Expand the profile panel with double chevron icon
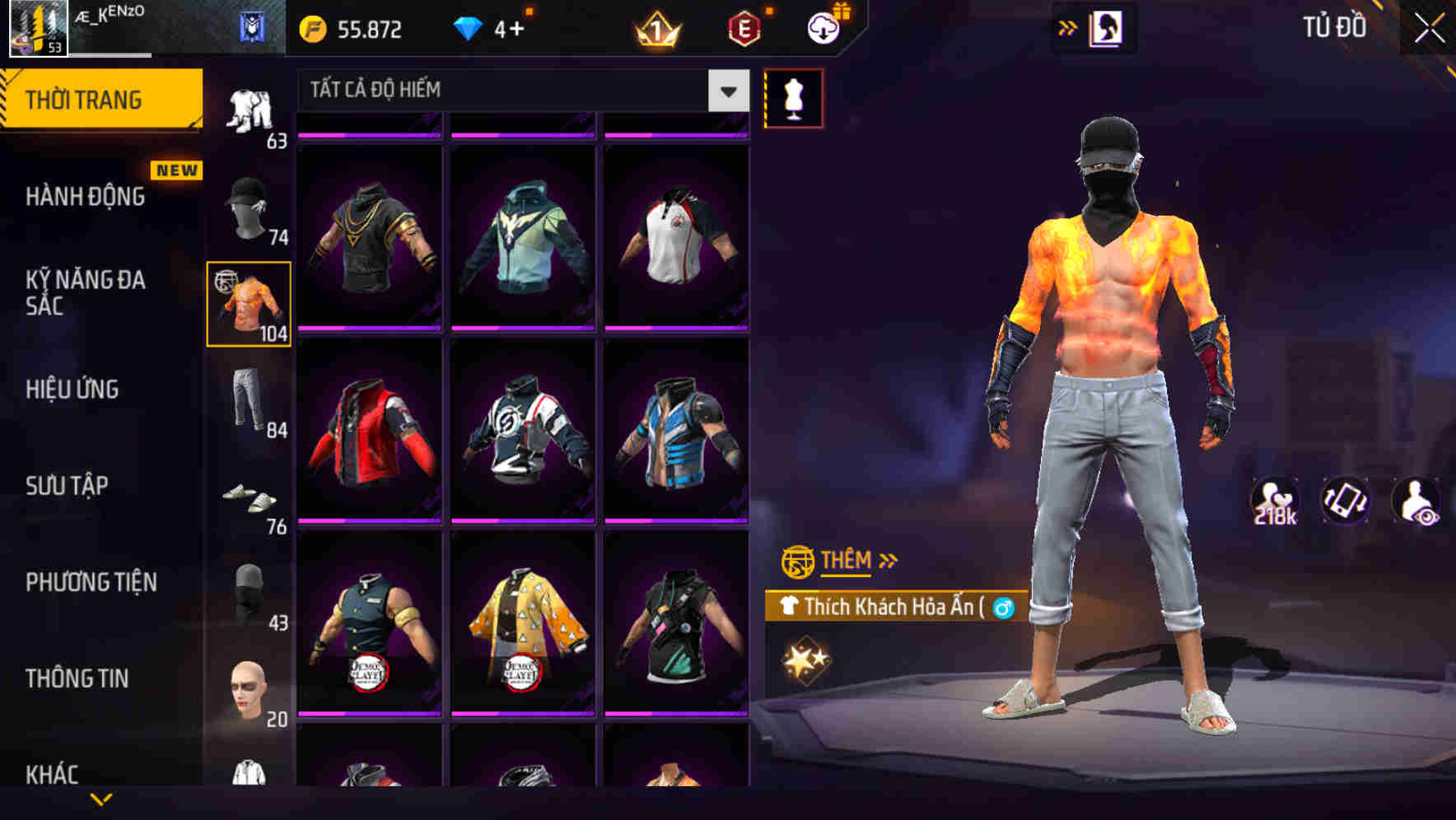1456x820 pixels. [x=1066, y=27]
